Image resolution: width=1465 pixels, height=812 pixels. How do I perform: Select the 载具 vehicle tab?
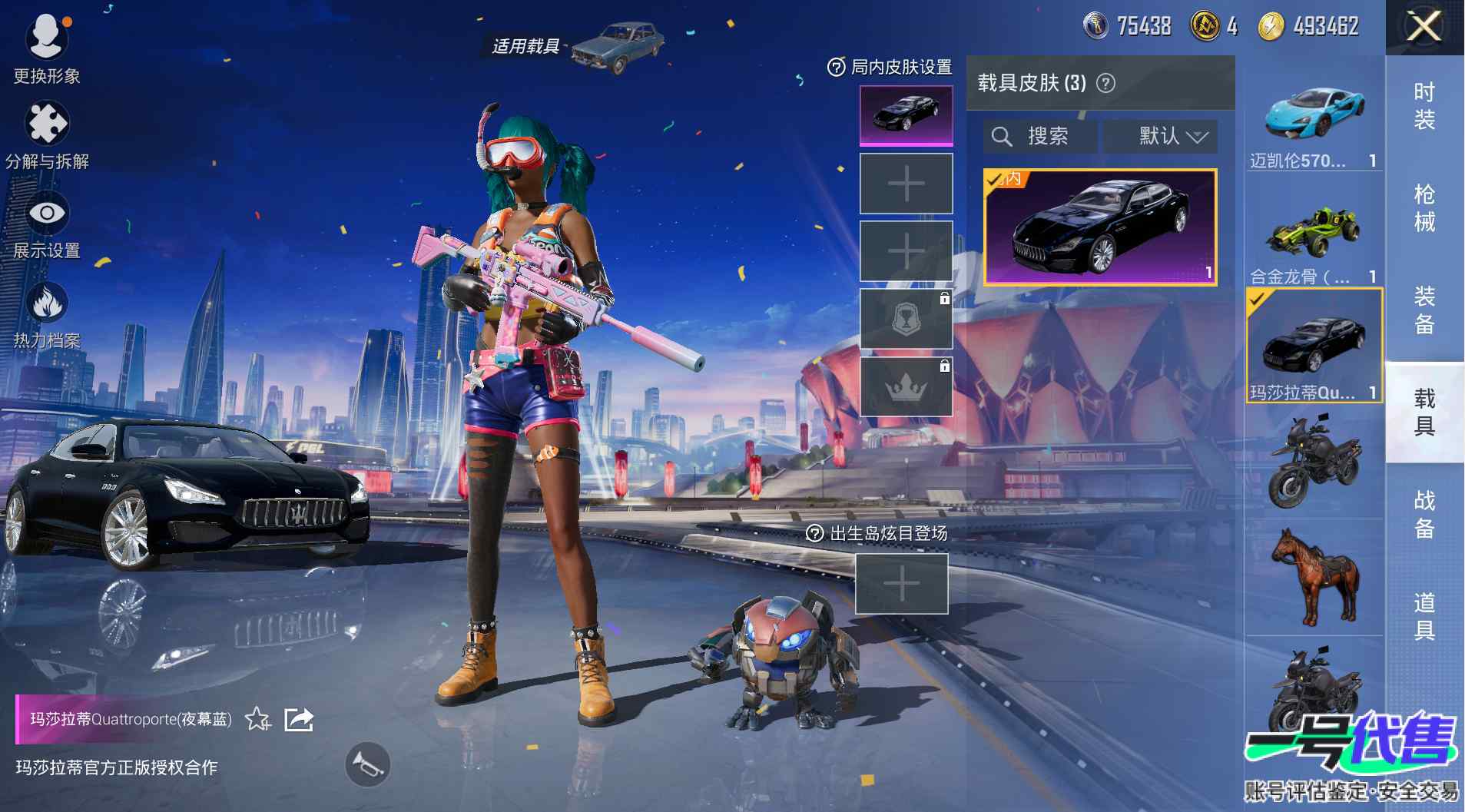pos(1424,412)
